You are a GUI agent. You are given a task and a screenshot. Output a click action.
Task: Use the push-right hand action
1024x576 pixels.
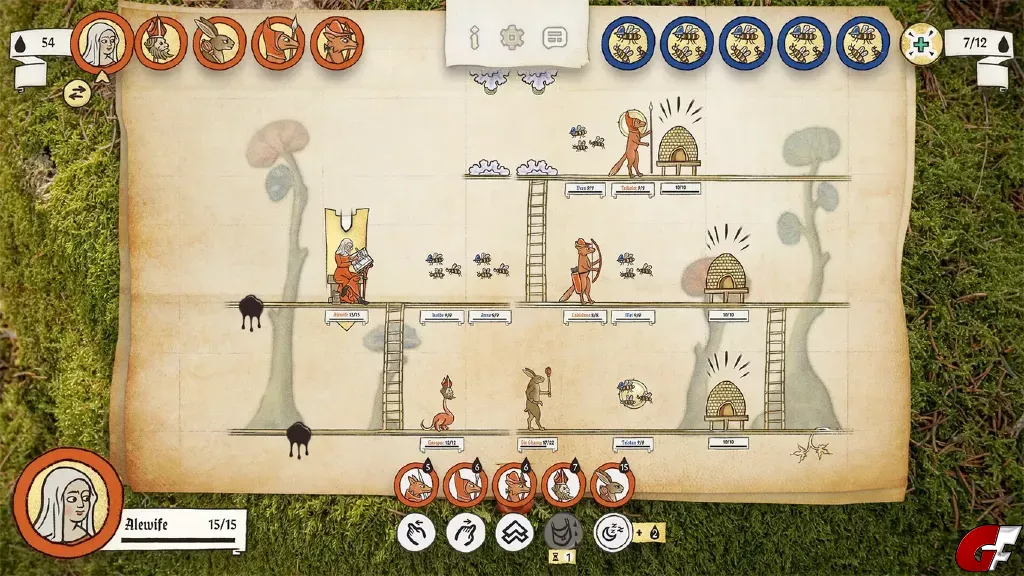pos(464,532)
